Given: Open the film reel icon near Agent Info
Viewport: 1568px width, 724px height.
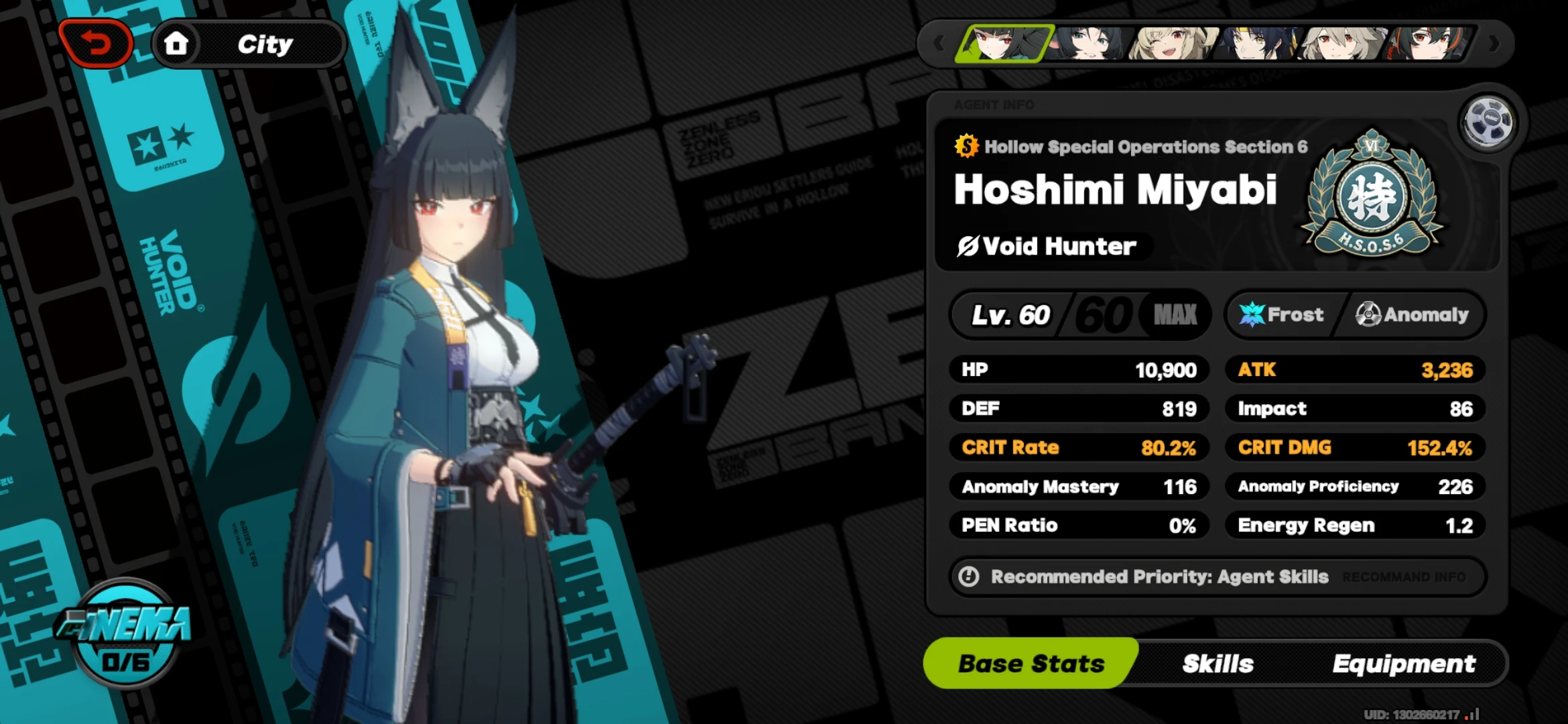Looking at the screenshot, I should click(1487, 121).
